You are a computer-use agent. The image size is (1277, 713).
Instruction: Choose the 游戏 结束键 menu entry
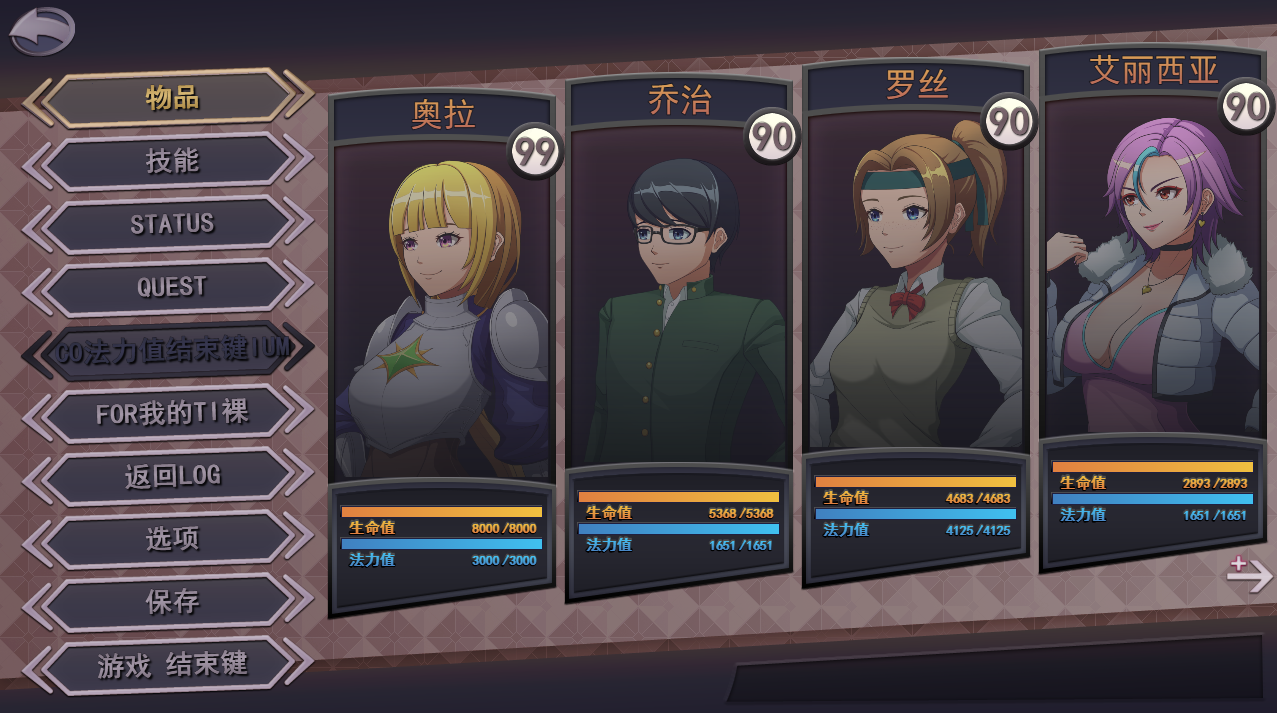coord(171,665)
